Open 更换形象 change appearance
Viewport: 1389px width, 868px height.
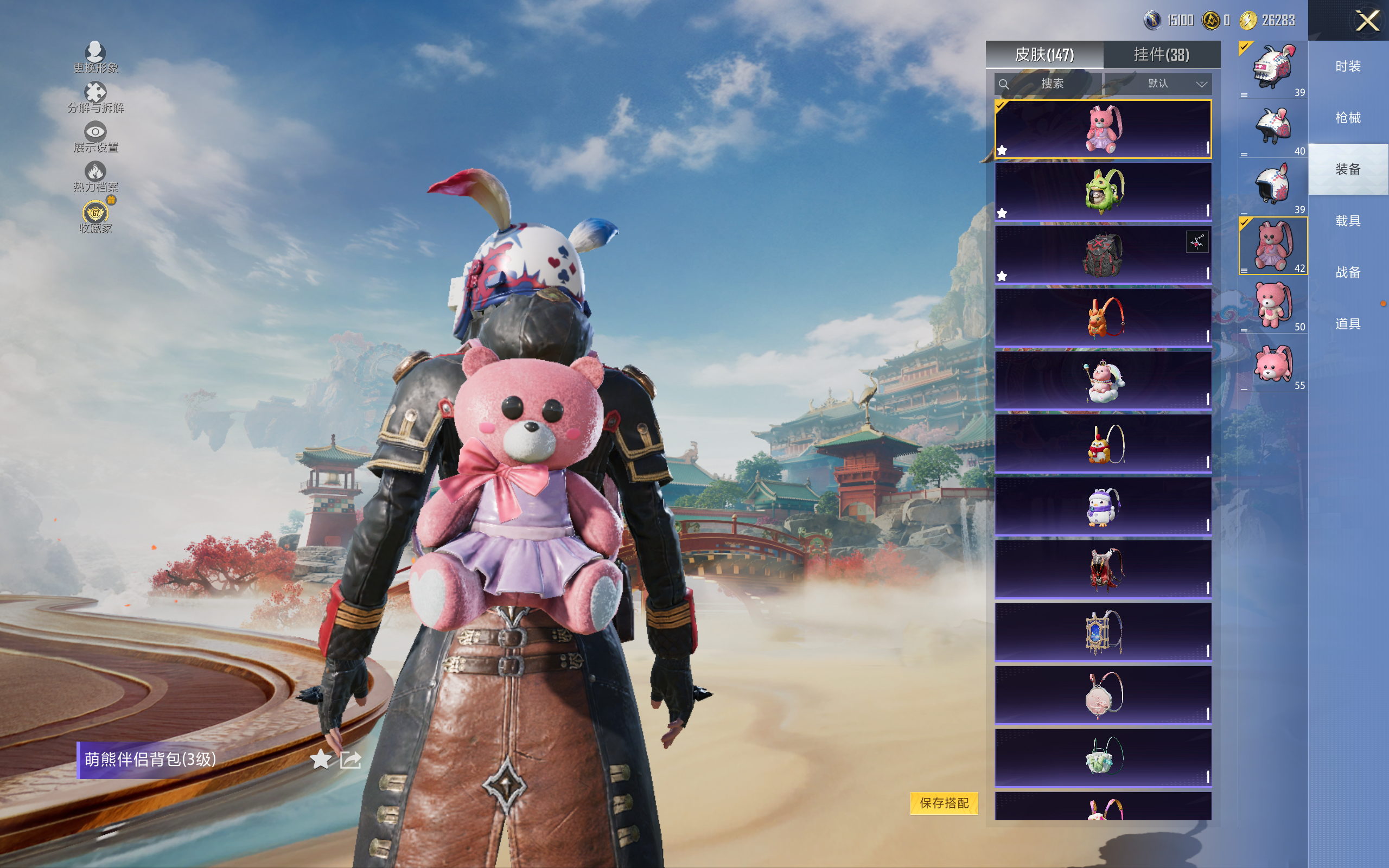95,58
